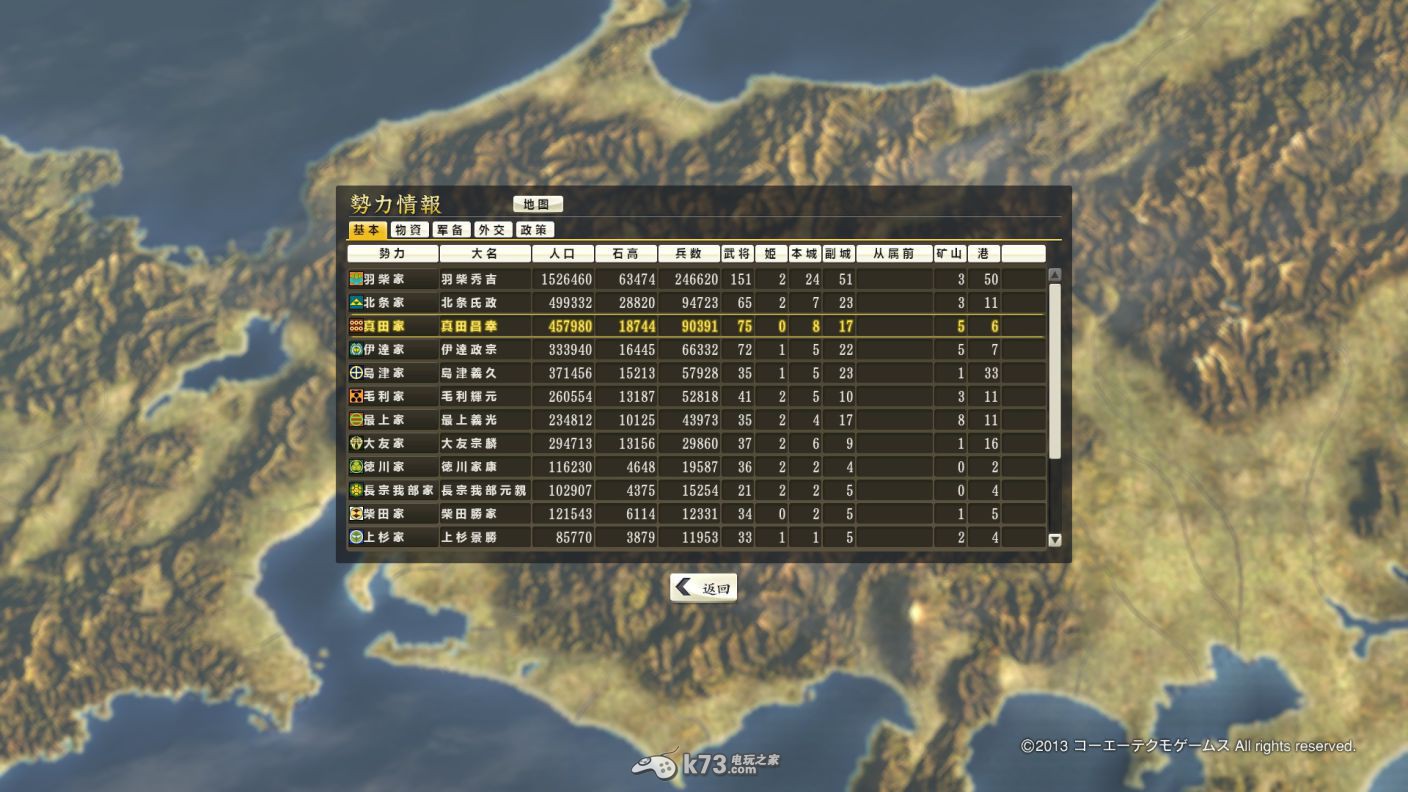This screenshot has height=792, width=1408.
Task: Switch to the 軍备 tab
Action: coord(452,230)
